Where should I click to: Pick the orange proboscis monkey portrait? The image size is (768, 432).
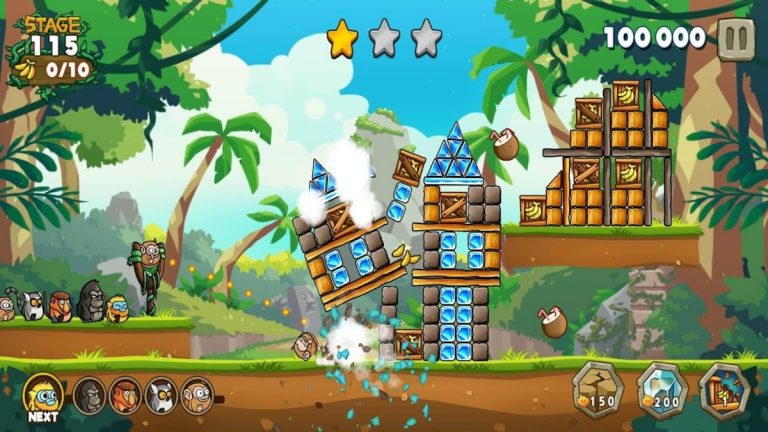point(125,395)
